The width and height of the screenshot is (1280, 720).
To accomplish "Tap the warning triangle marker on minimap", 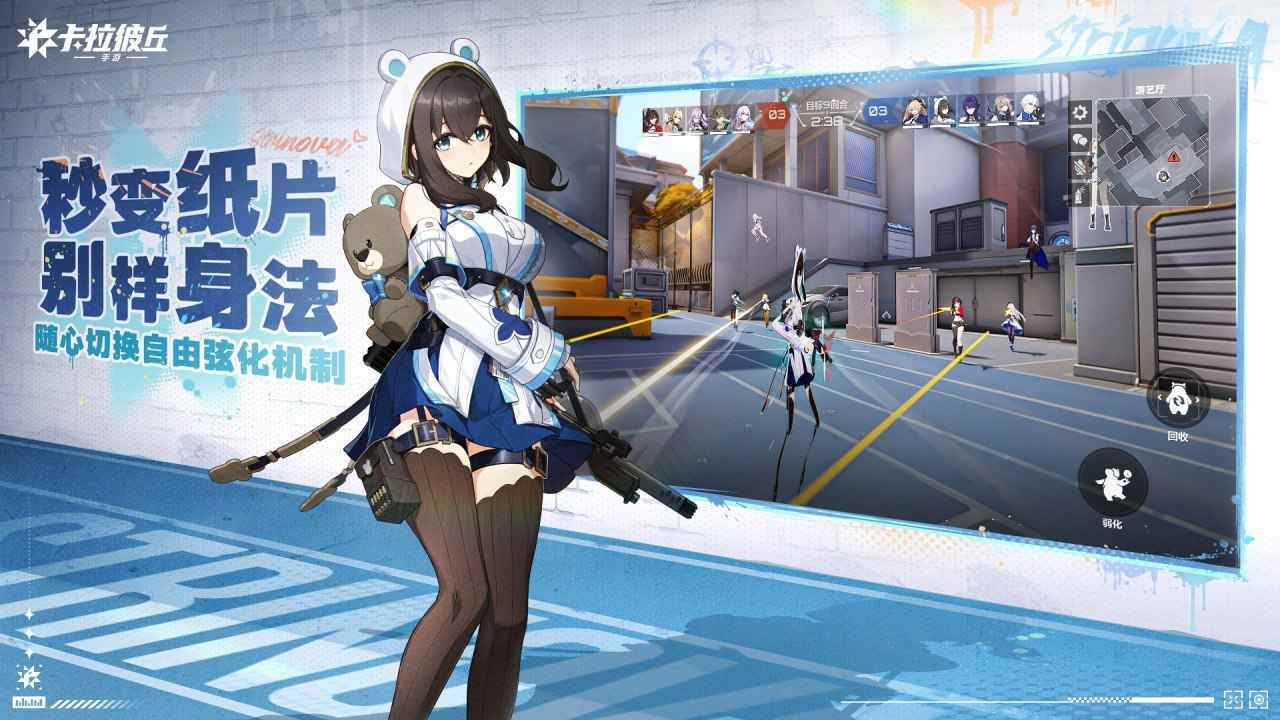I will [1174, 157].
